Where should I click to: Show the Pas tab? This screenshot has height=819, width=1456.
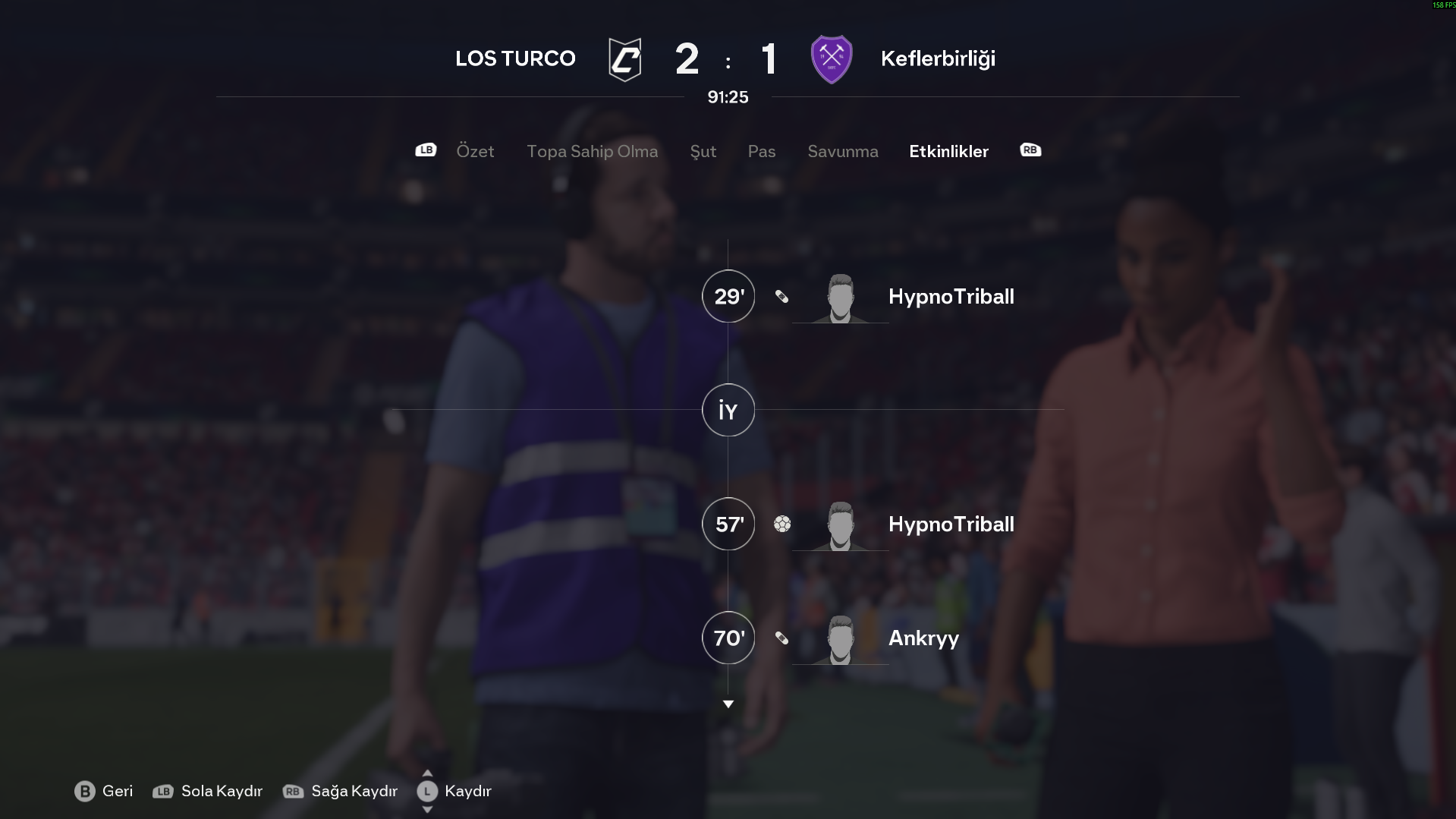(761, 151)
